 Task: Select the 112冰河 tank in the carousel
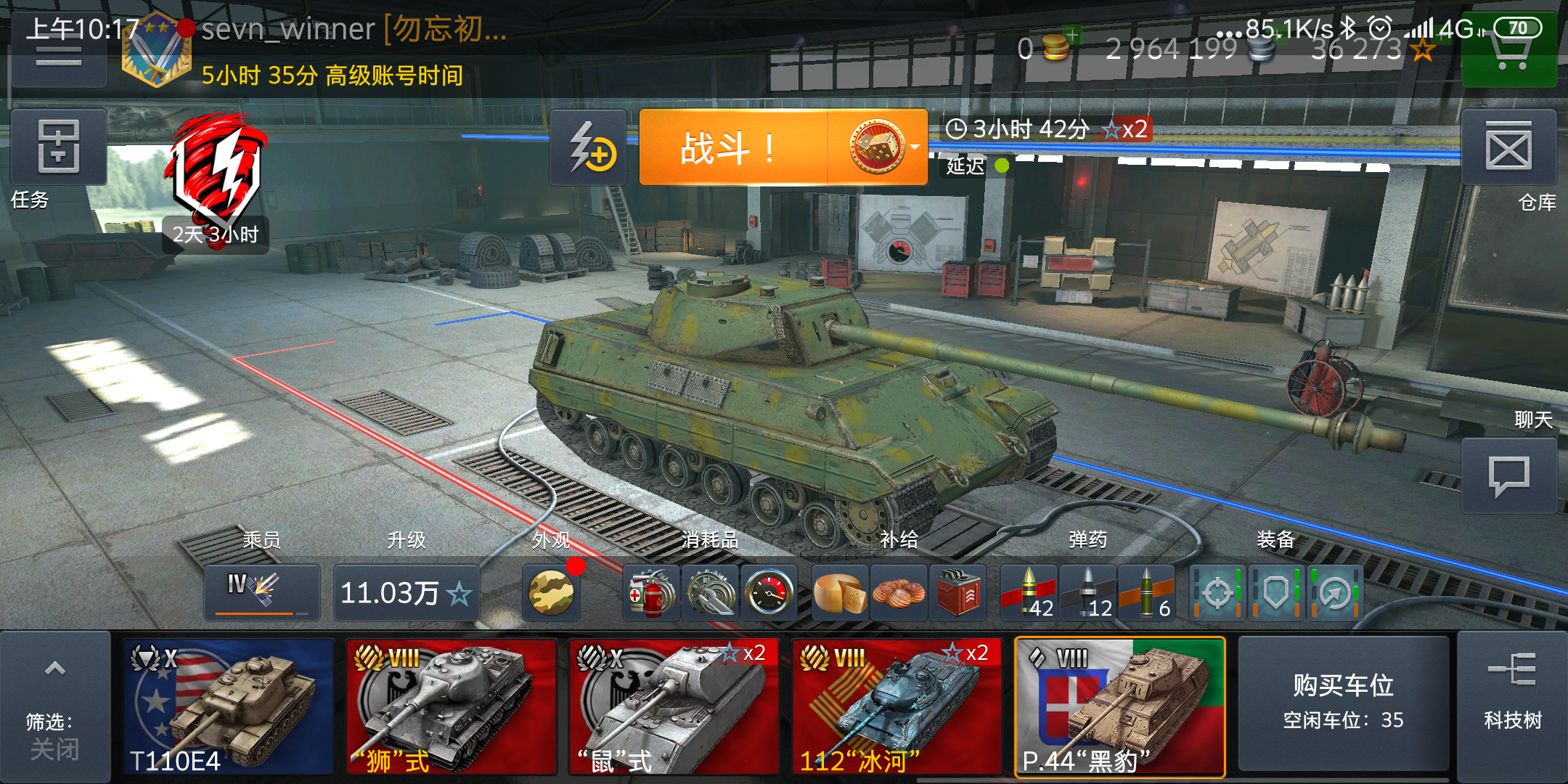[x=897, y=704]
